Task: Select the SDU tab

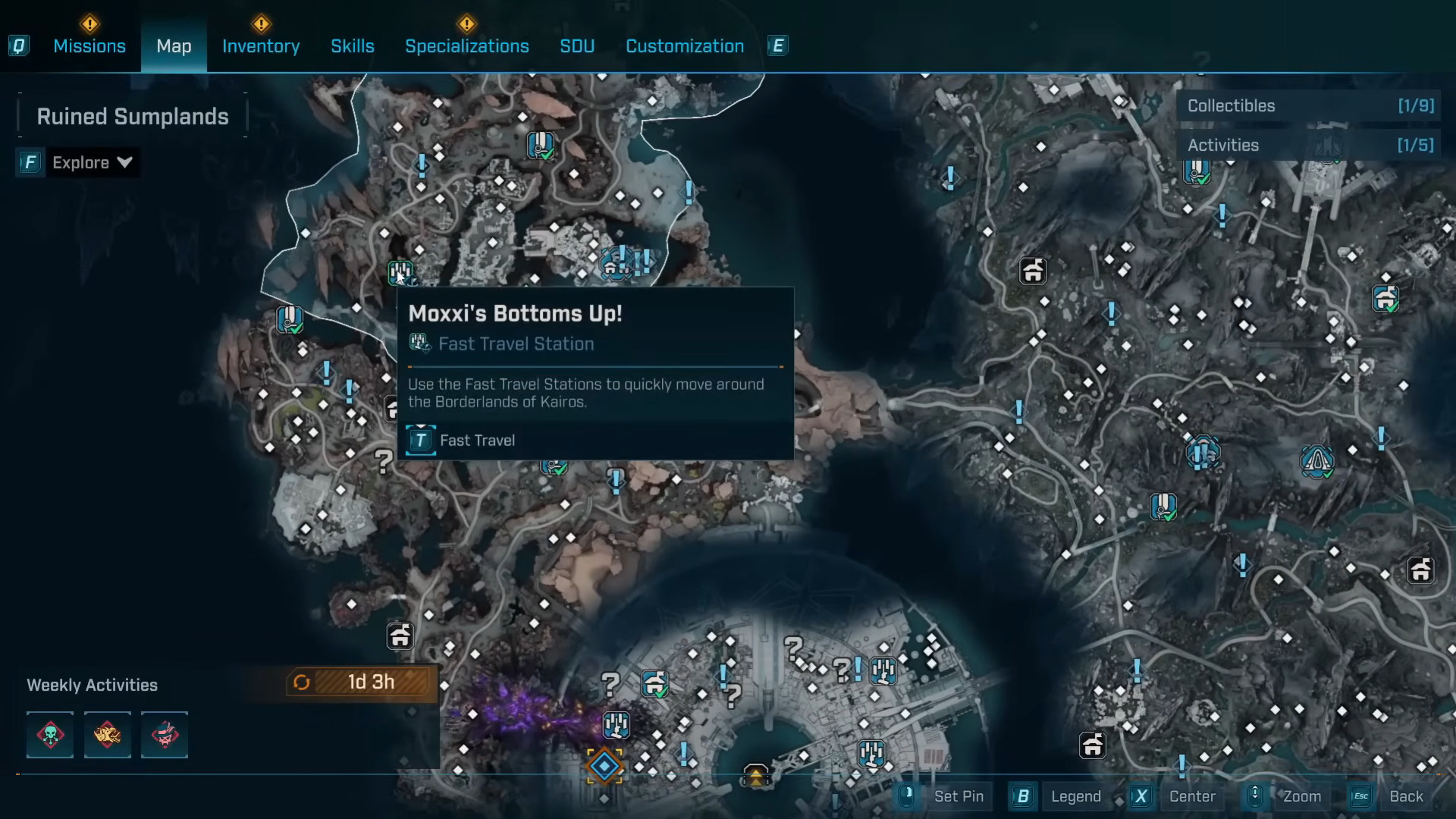Action: (x=577, y=46)
